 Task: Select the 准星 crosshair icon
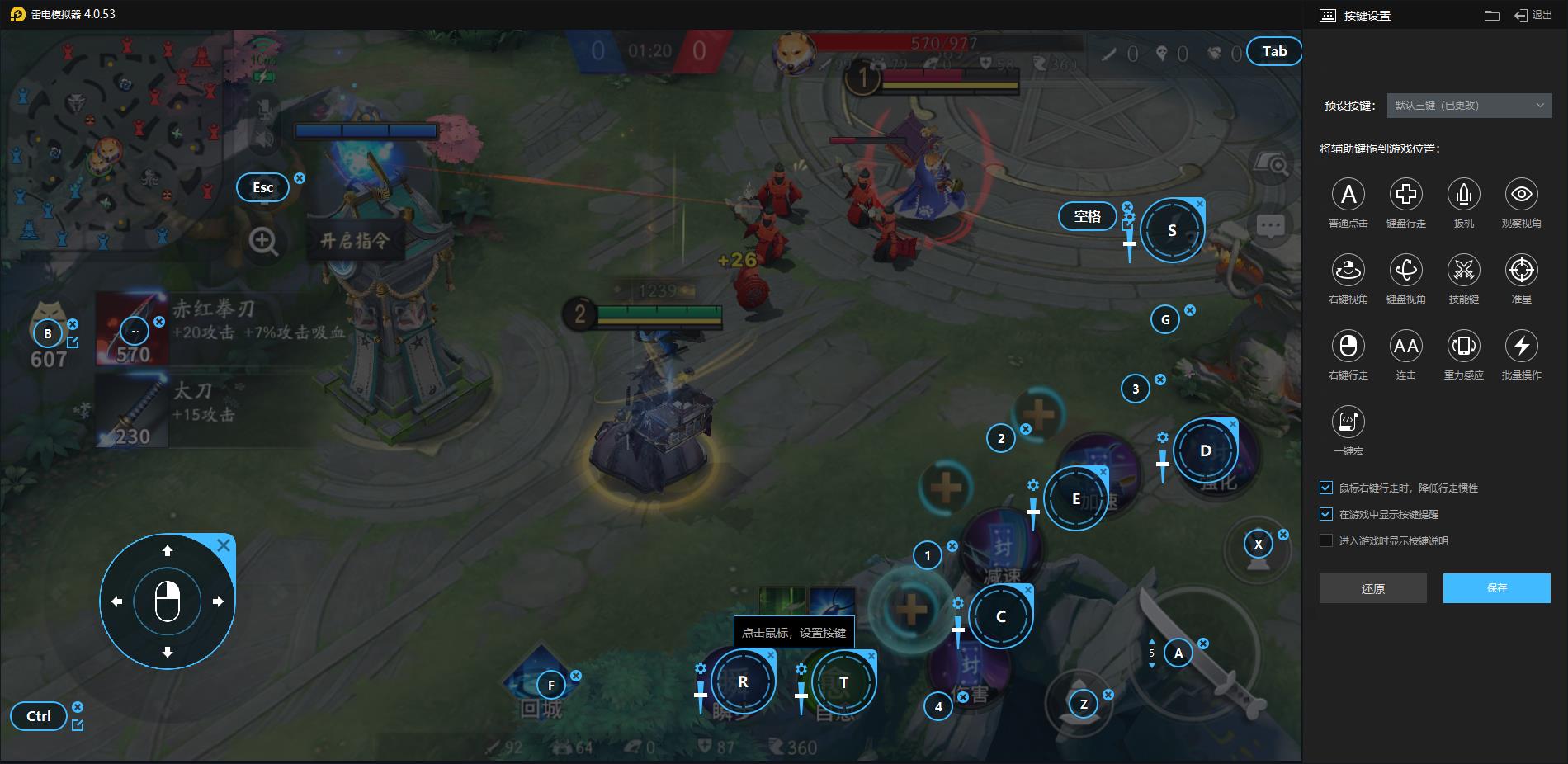(1522, 271)
